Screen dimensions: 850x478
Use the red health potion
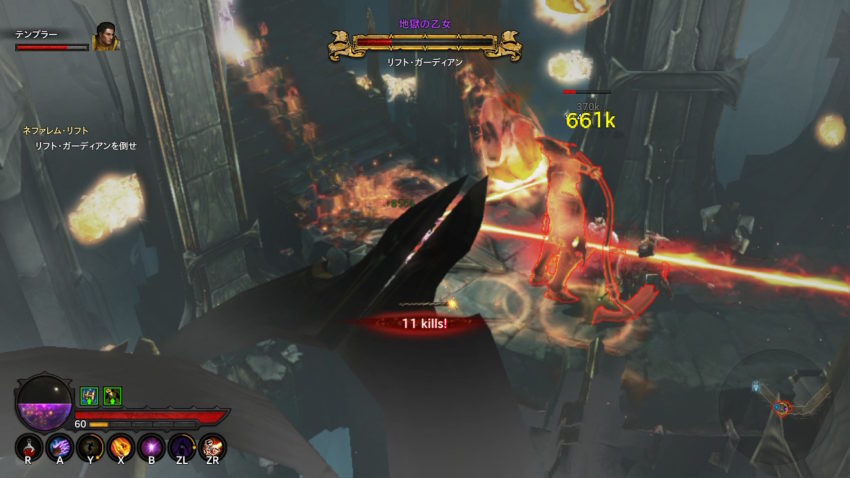tap(28, 446)
